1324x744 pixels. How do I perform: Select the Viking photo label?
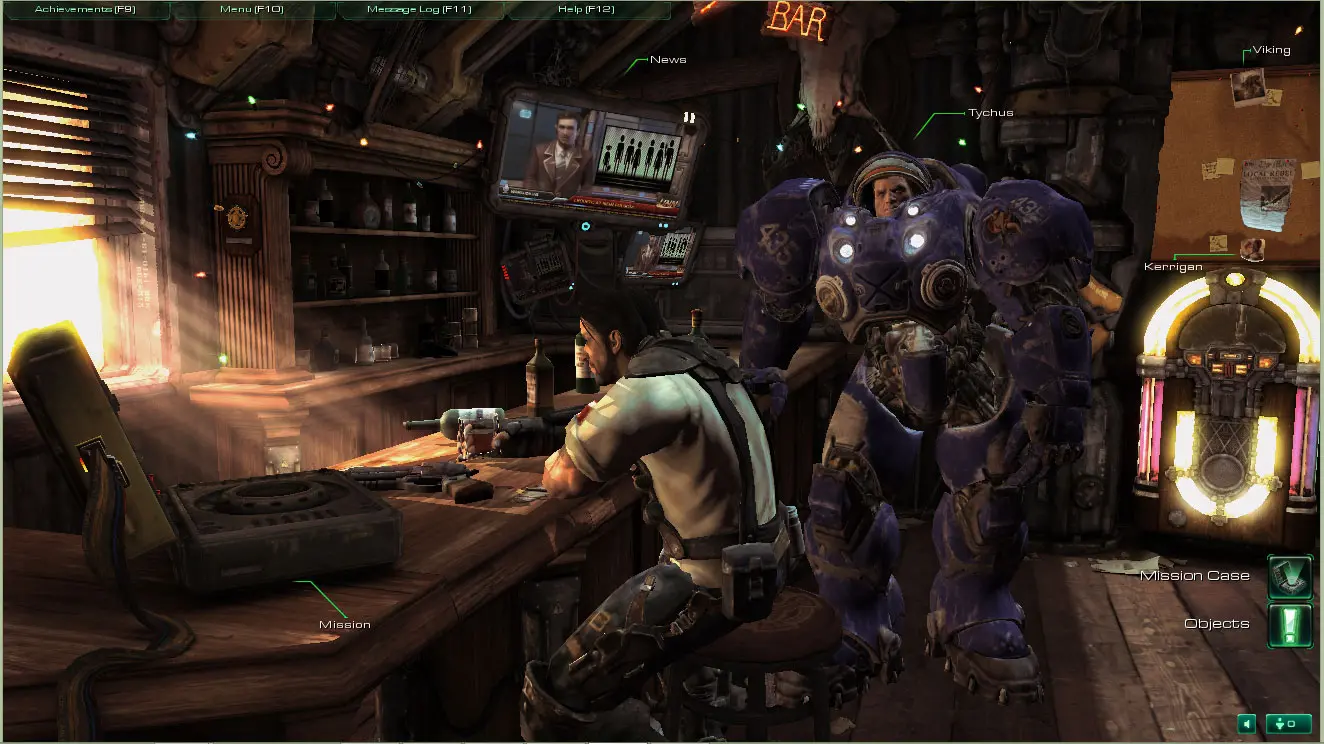coord(1272,50)
